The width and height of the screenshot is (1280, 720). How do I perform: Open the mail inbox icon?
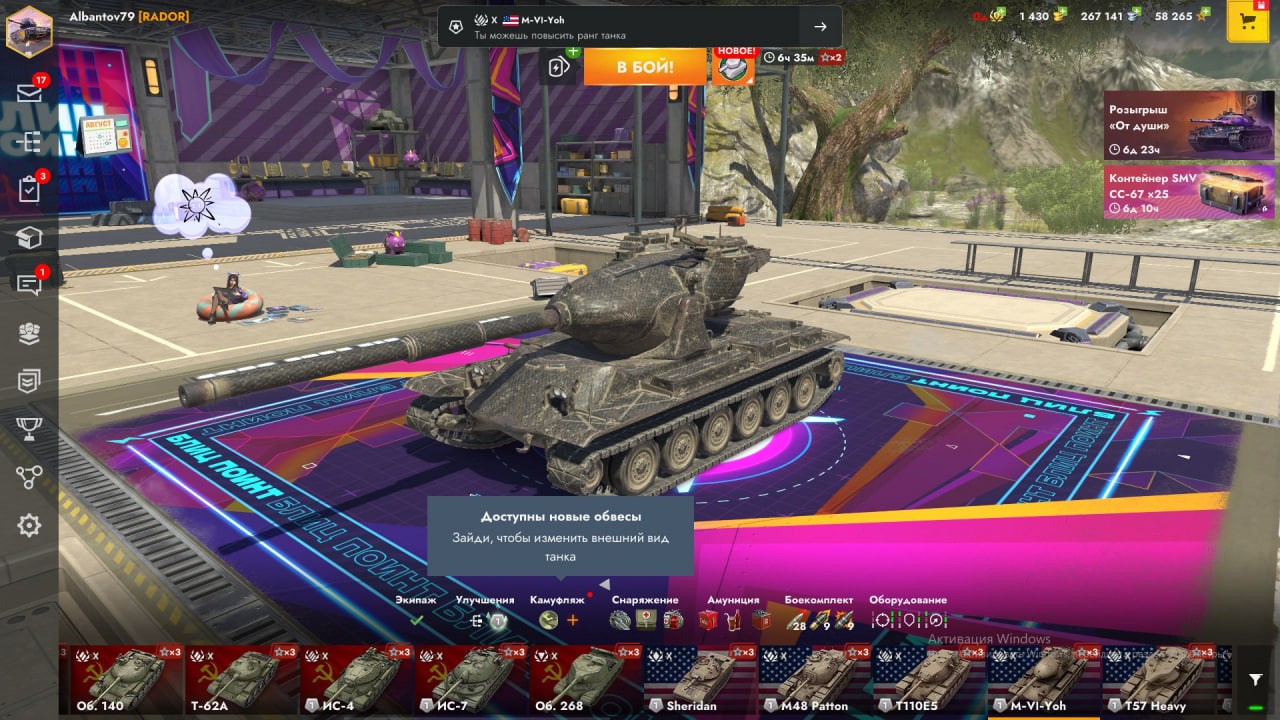click(x=29, y=93)
